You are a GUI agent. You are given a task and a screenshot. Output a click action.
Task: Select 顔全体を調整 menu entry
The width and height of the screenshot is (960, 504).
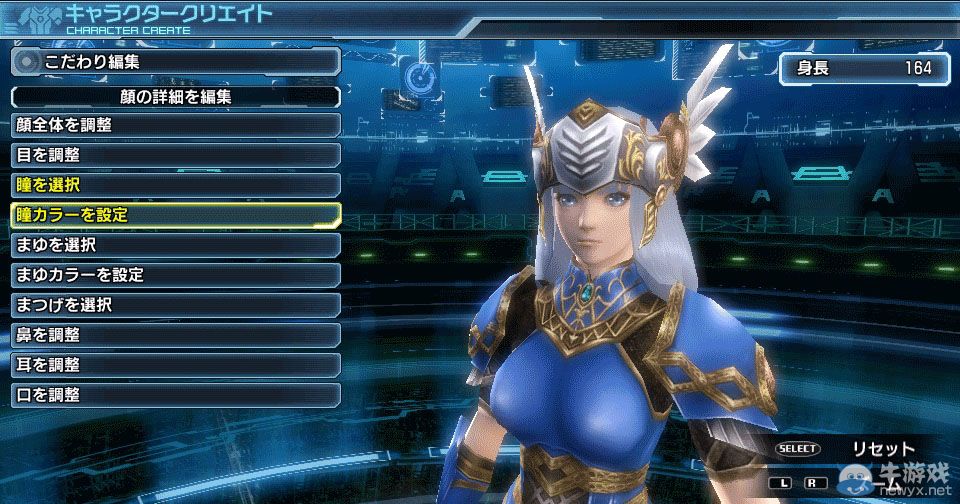pyautogui.click(x=175, y=125)
